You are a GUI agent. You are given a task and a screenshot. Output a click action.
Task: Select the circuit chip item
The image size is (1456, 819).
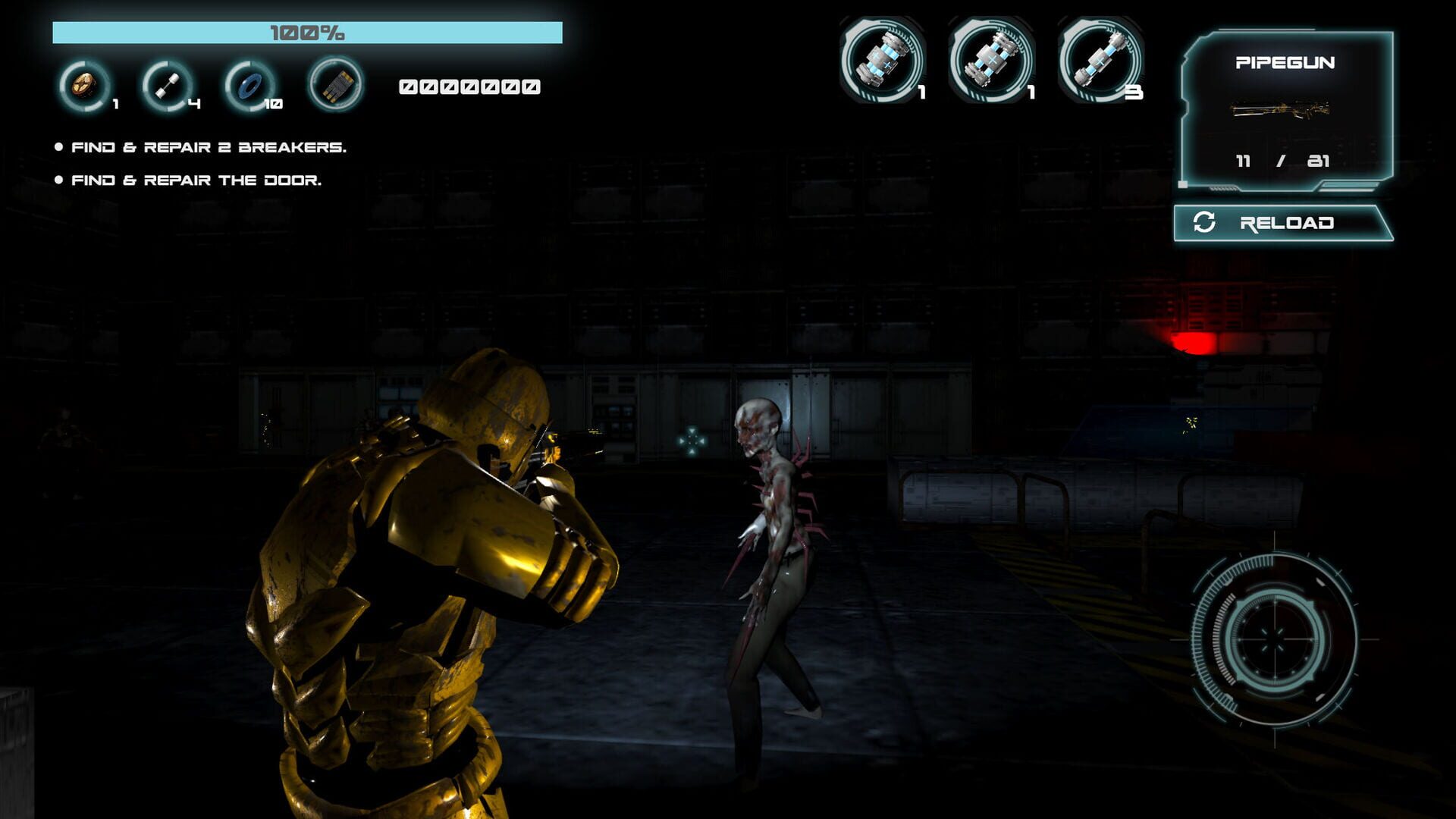click(x=336, y=85)
